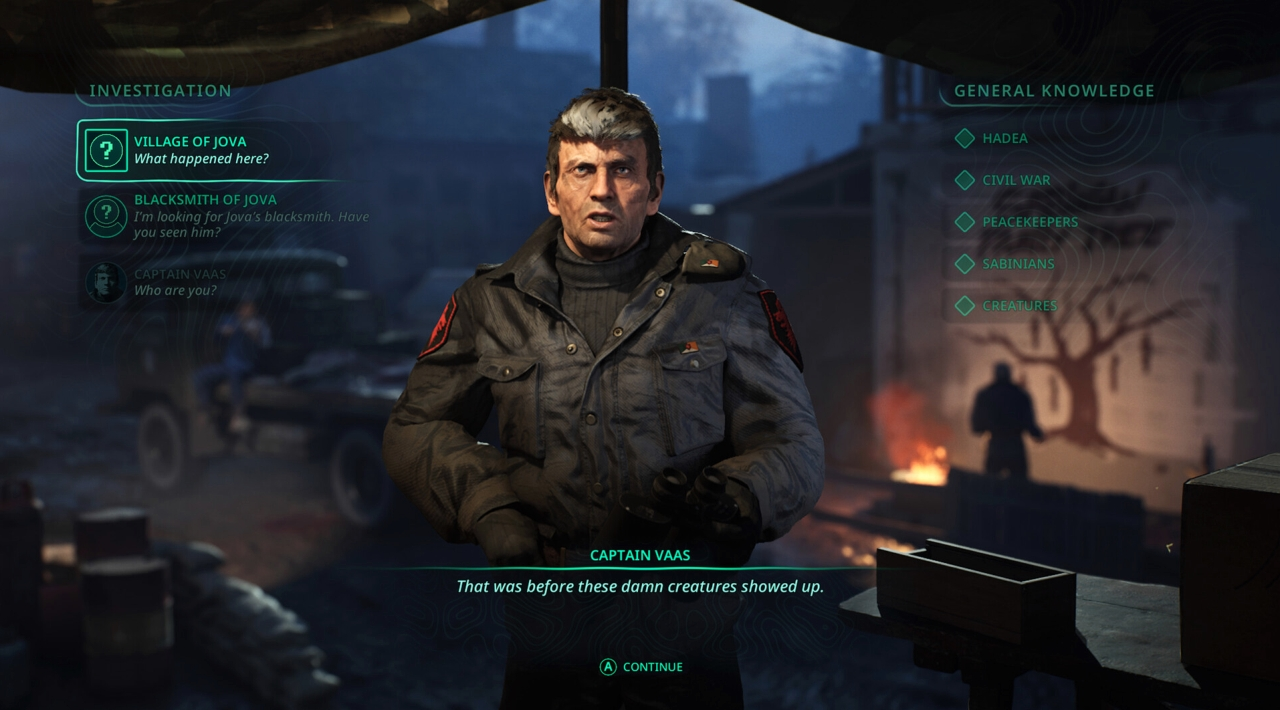1280x710 pixels.
Task: Select the Village of Jova investigation topic
Action: point(200,150)
